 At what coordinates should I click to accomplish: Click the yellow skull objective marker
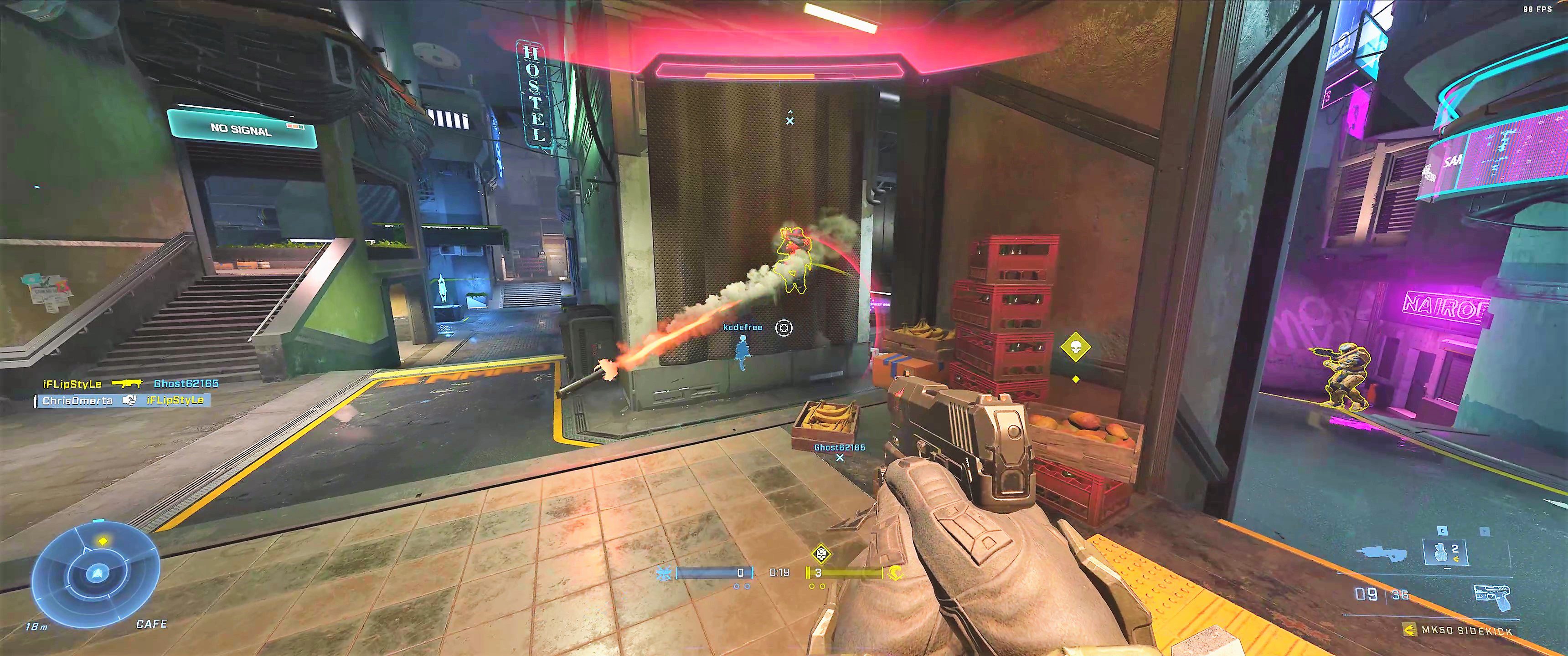point(1076,347)
